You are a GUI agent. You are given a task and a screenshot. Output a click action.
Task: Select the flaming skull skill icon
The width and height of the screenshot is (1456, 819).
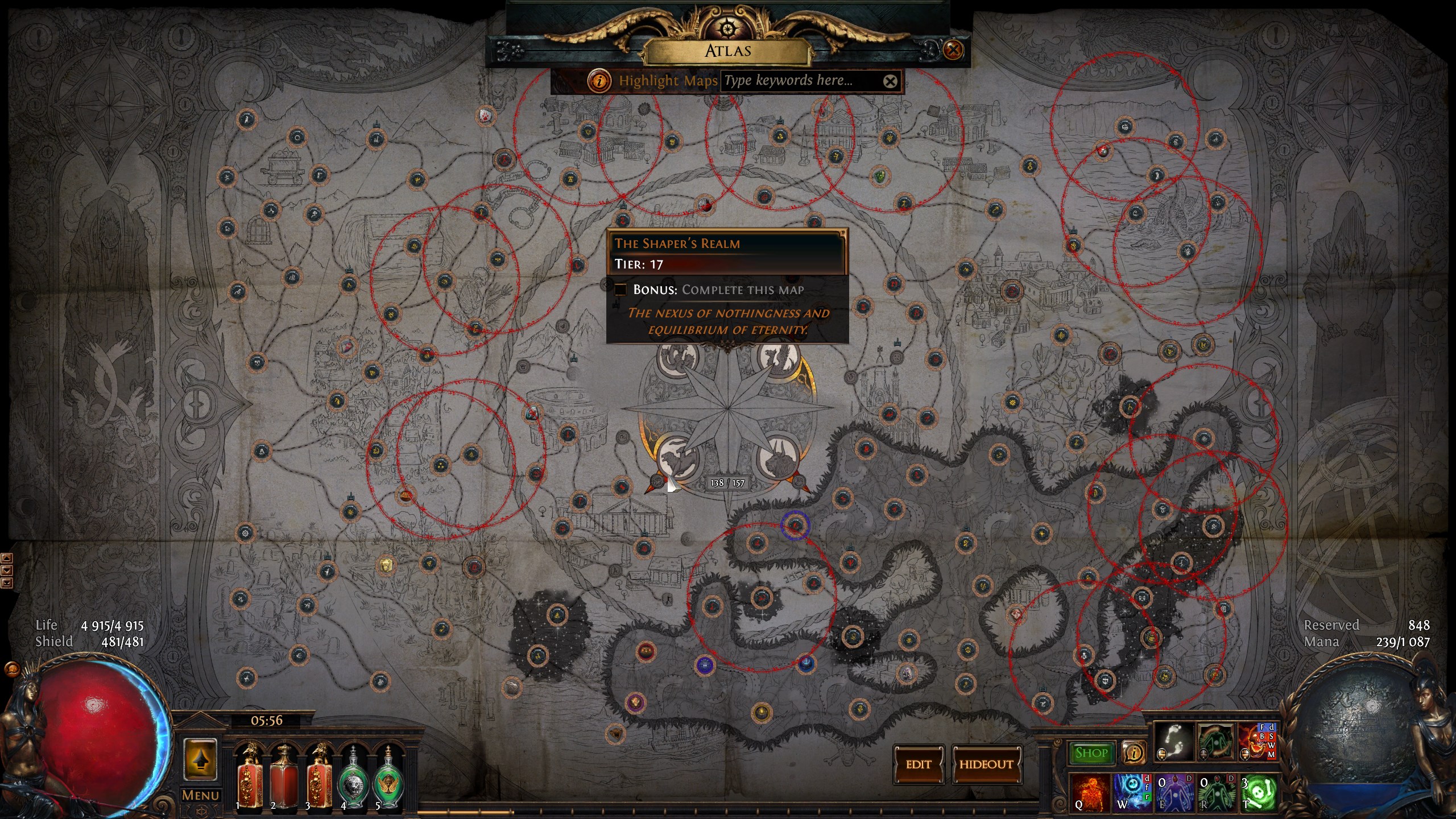click(x=1256, y=743)
